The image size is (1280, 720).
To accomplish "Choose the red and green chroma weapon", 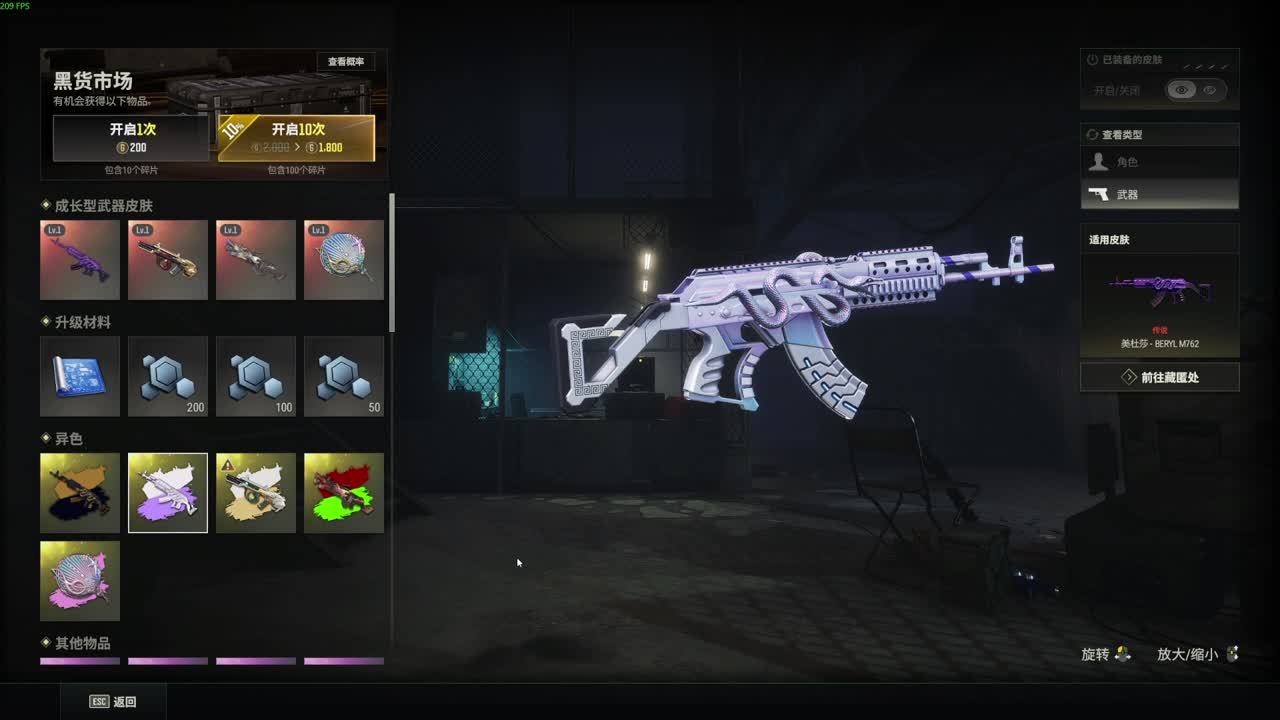I will point(344,493).
